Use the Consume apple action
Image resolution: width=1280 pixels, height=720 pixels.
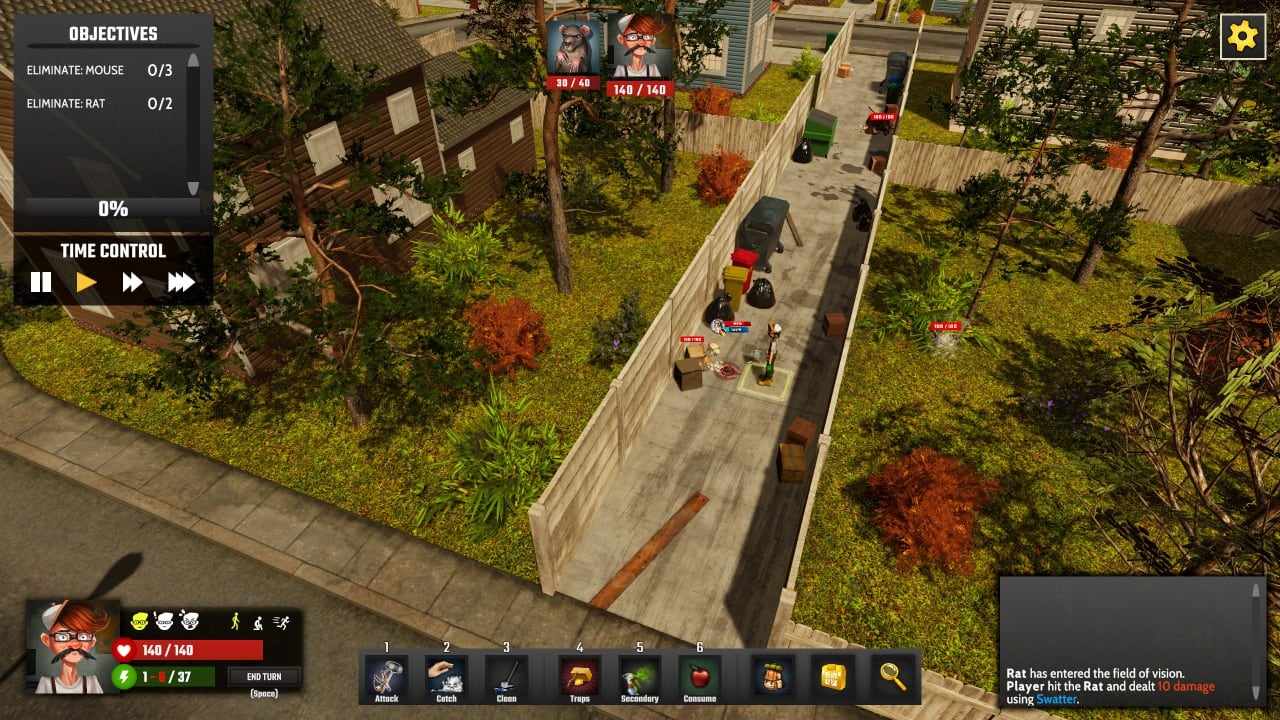[699, 675]
